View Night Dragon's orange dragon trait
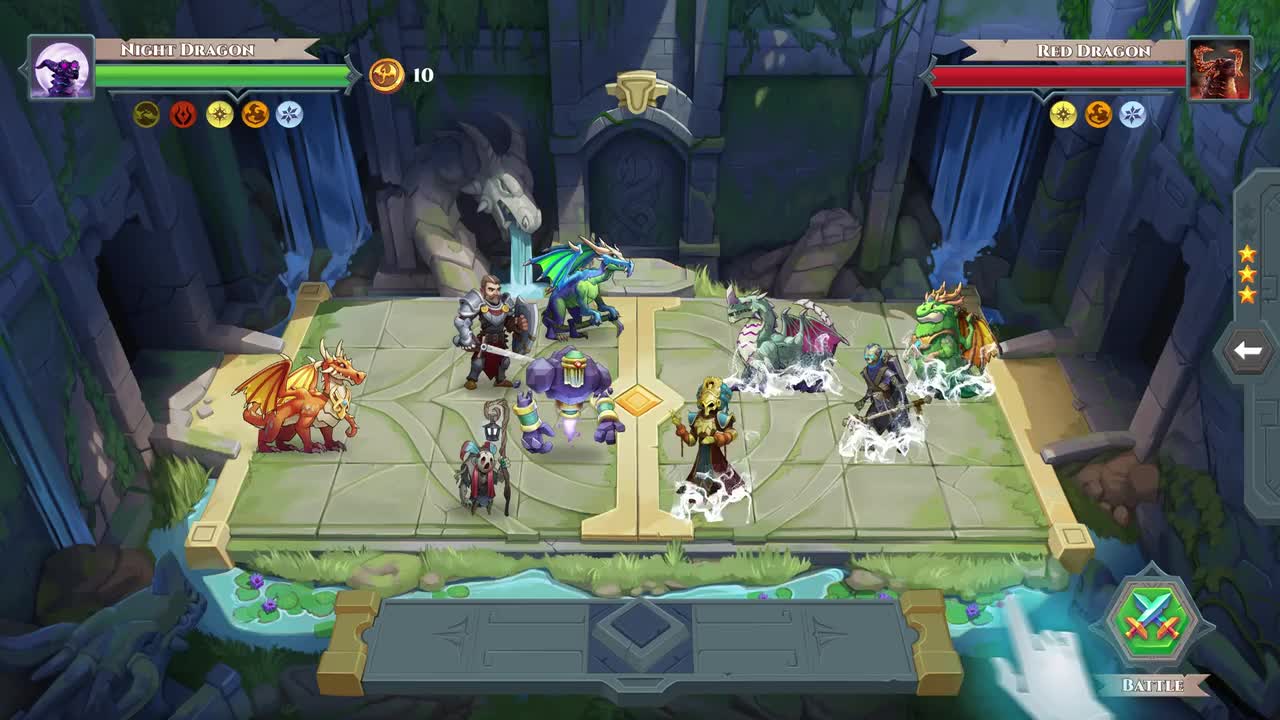This screenshot has height=720, width=1280. (254, 115)
